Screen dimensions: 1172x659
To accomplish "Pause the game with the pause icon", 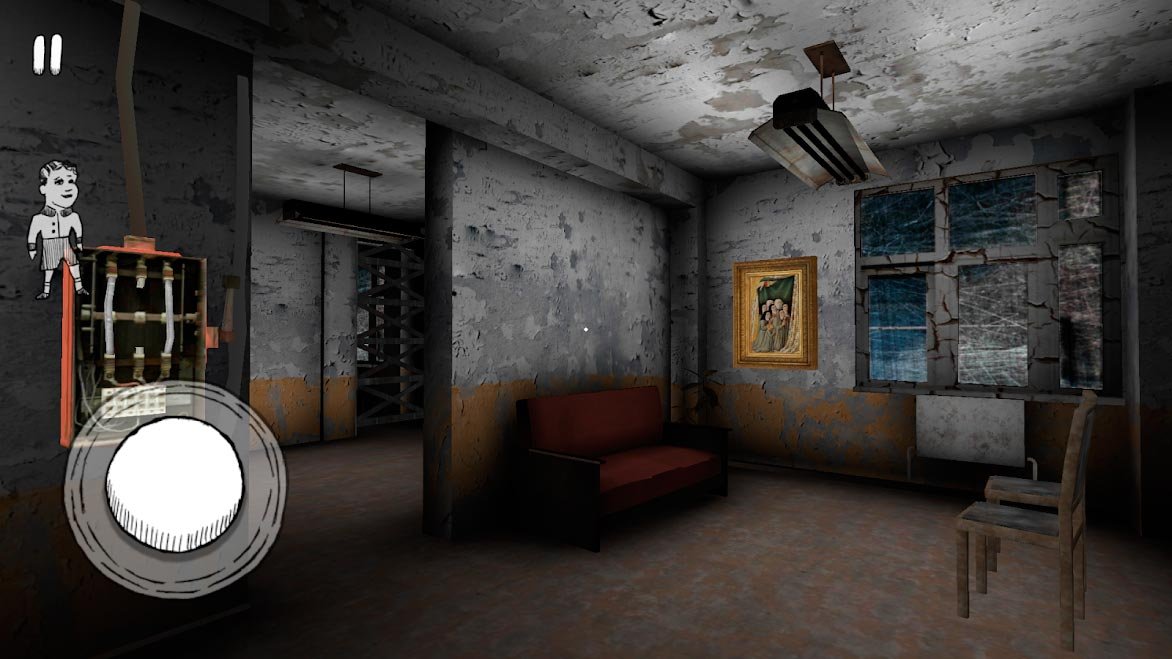I will (x=47, y=54).
